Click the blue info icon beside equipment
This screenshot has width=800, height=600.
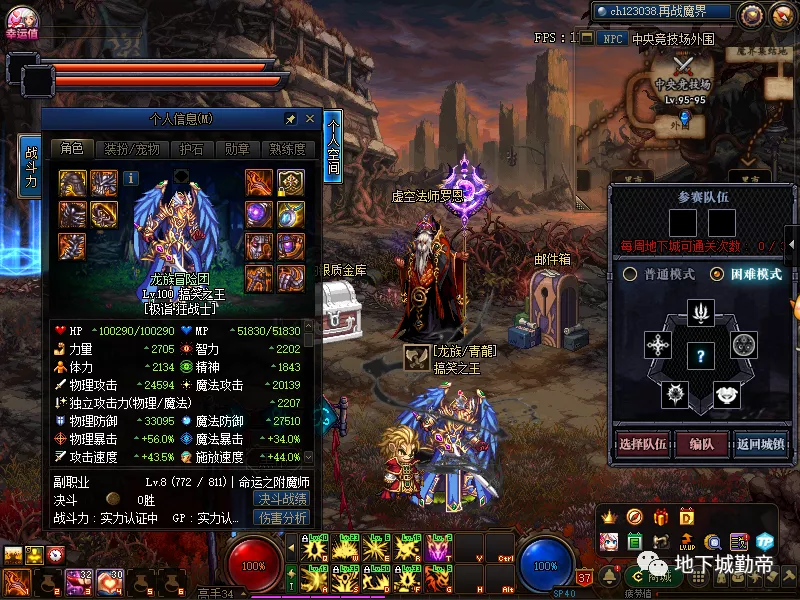[x=131, y=178]
